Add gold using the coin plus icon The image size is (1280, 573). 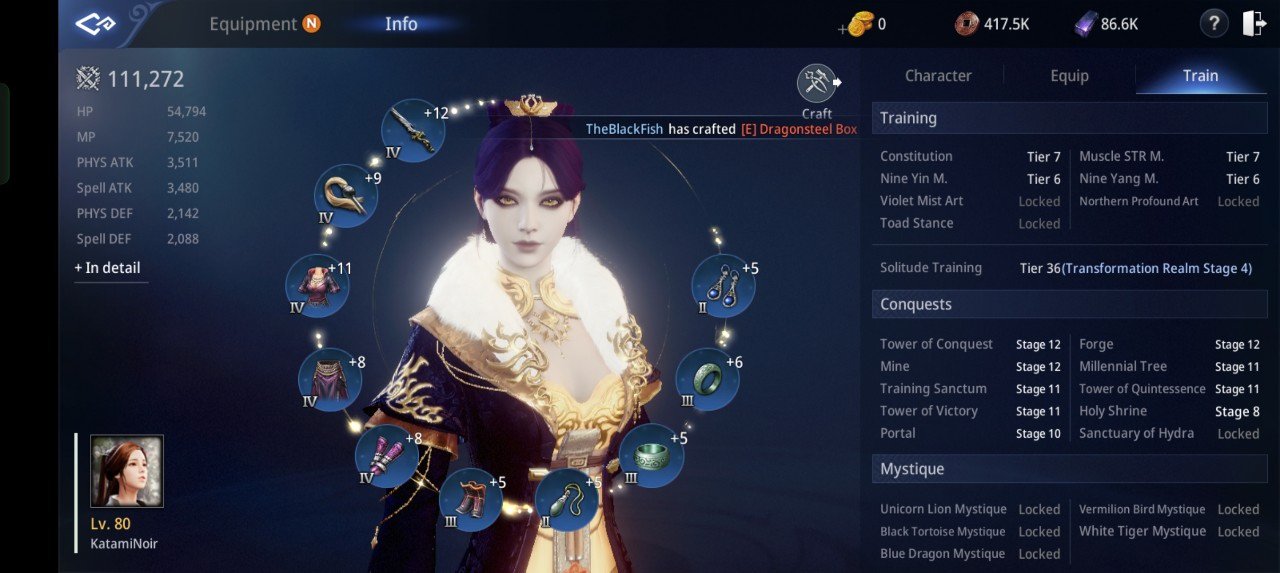[x=857, y=24]
